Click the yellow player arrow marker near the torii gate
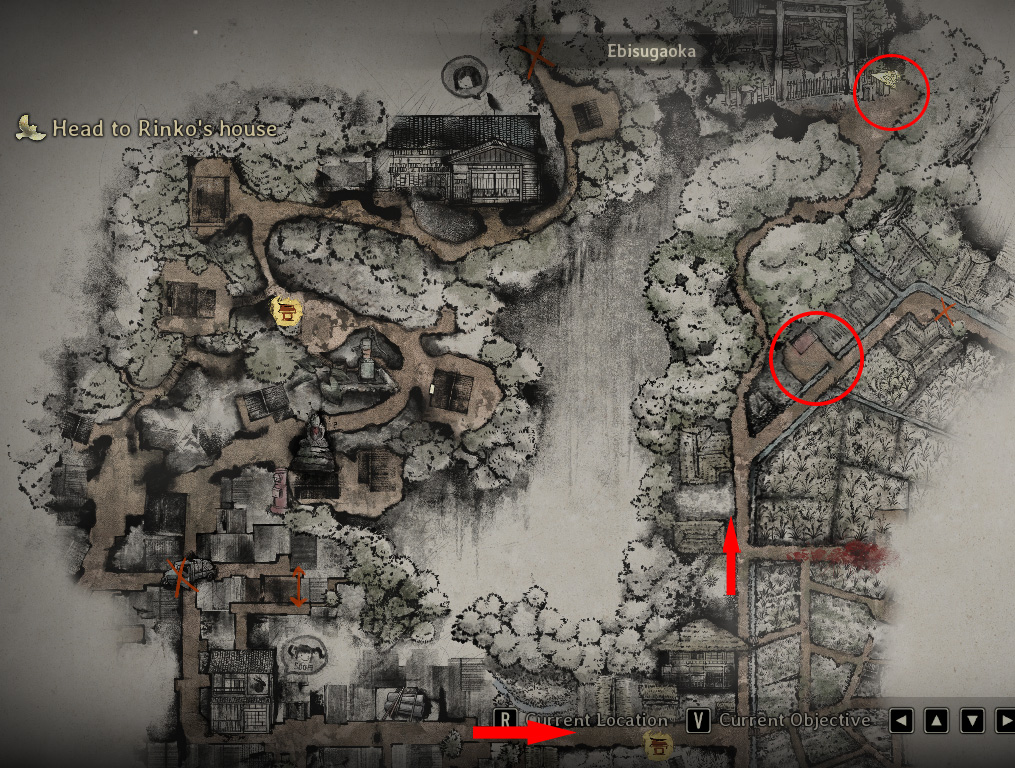The width and height of the screenshot is (1015, 768). tap(884, 80)
